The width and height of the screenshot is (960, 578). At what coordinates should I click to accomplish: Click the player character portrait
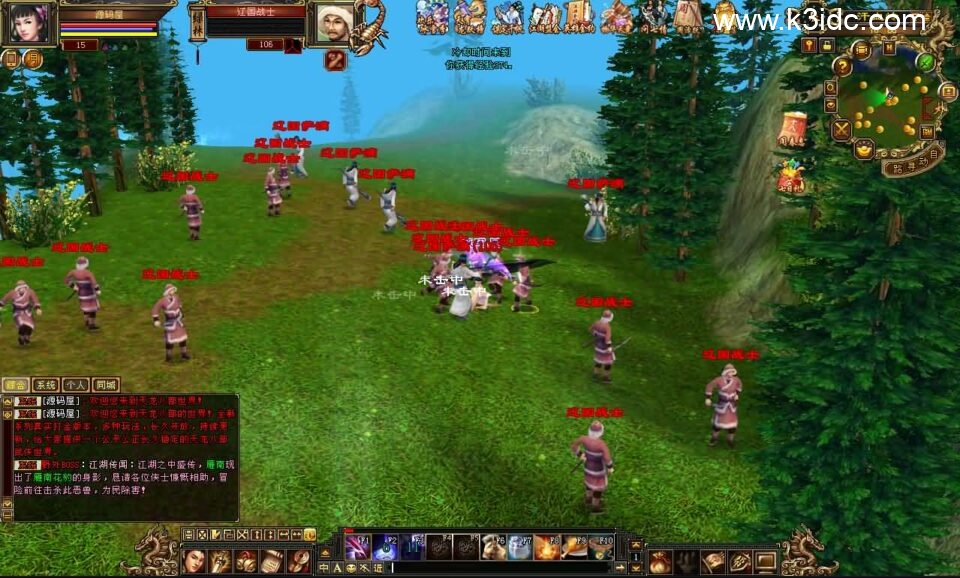(x=27, y=23)
